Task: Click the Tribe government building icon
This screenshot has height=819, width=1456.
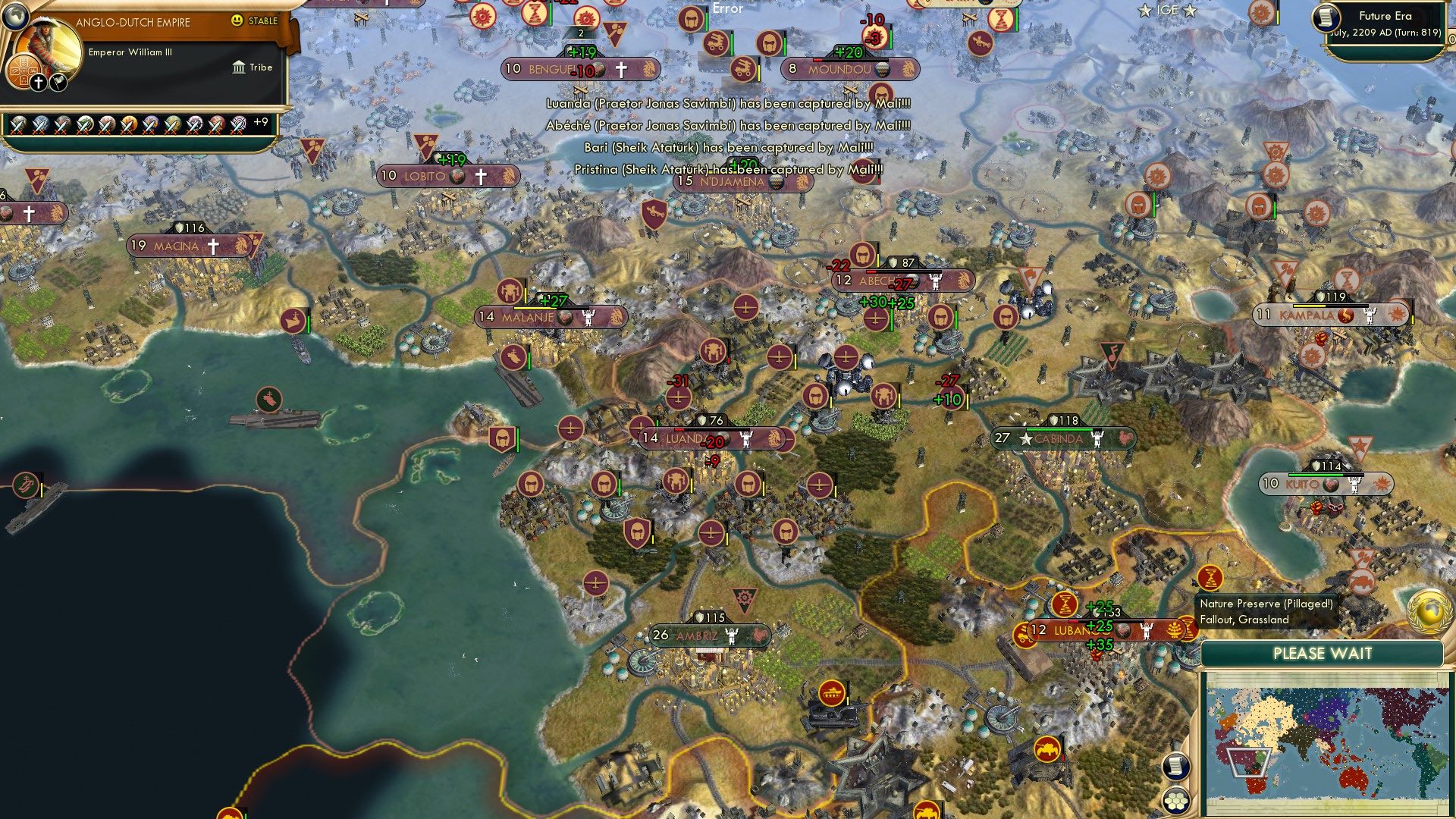Action: coord(238,67)
